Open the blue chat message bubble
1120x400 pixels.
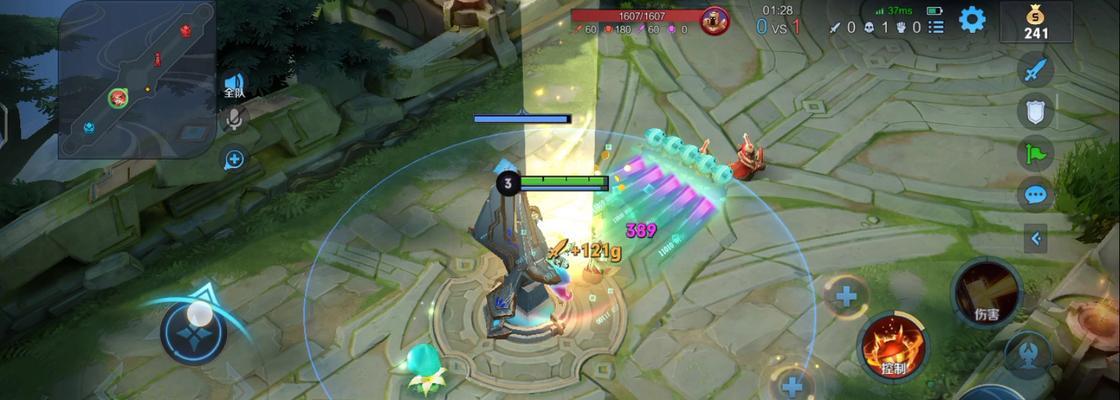[1036, 194]
